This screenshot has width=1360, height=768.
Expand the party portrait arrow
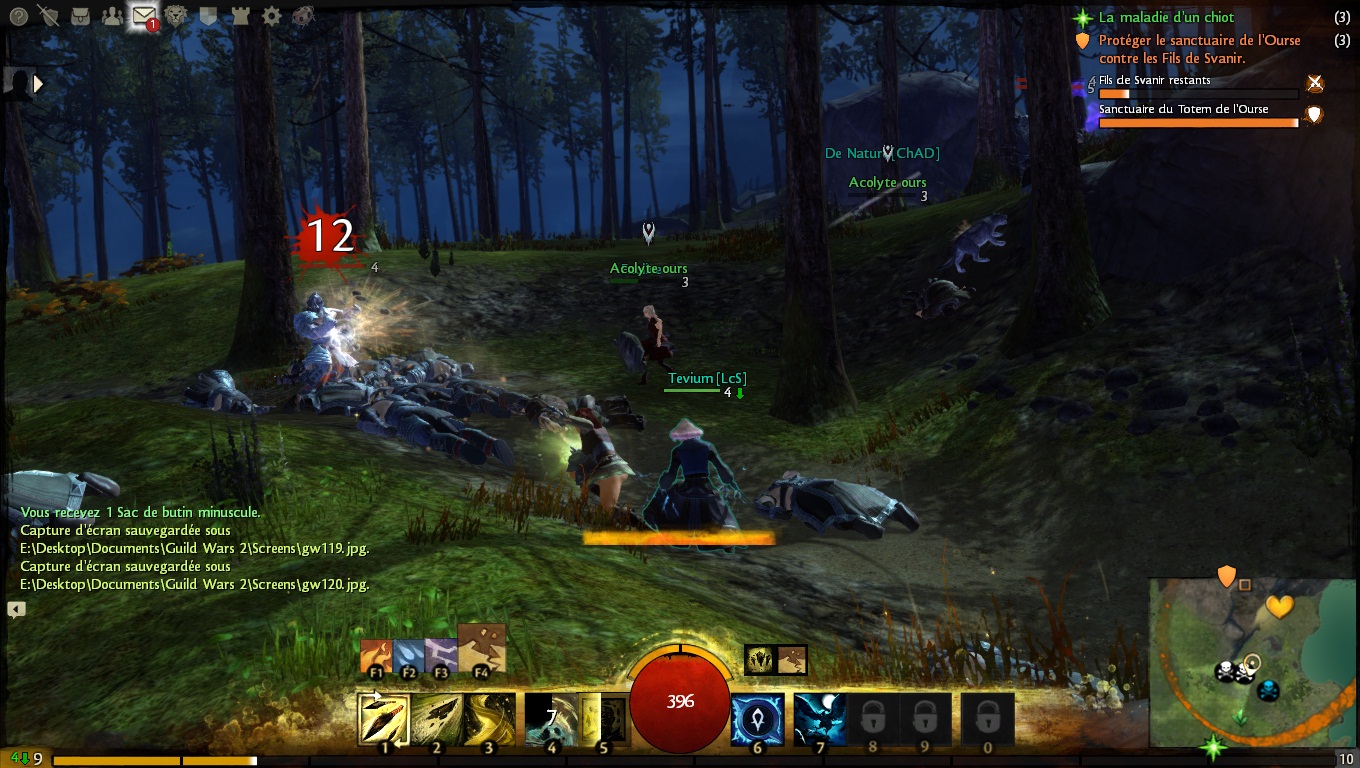[x=39, y=85]
